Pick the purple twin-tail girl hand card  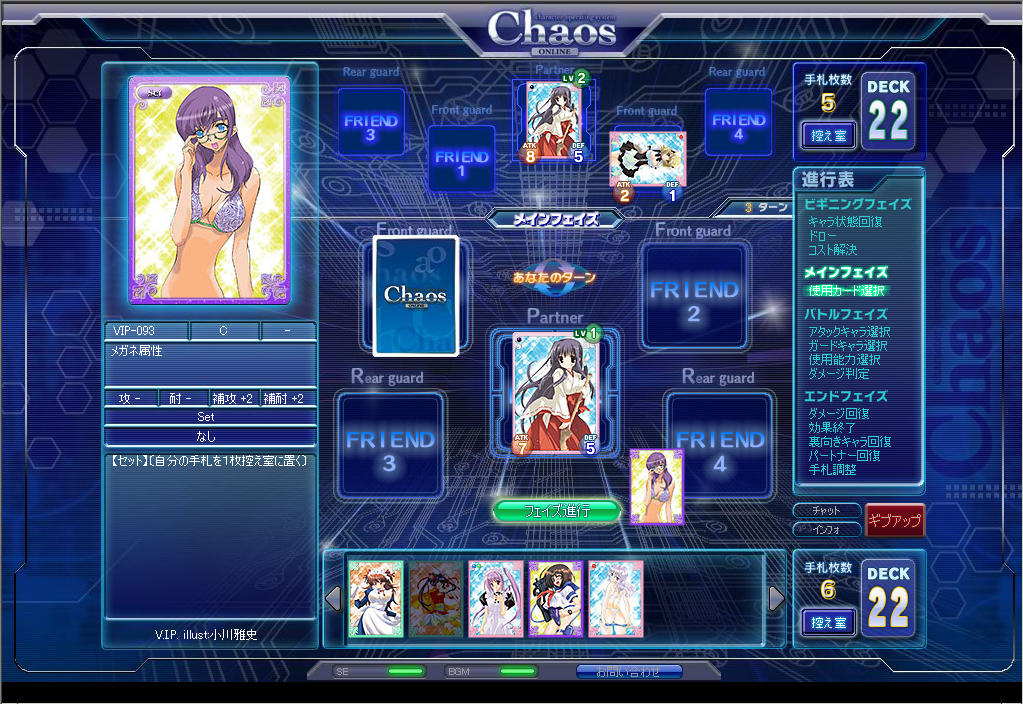tap(496, 598)
